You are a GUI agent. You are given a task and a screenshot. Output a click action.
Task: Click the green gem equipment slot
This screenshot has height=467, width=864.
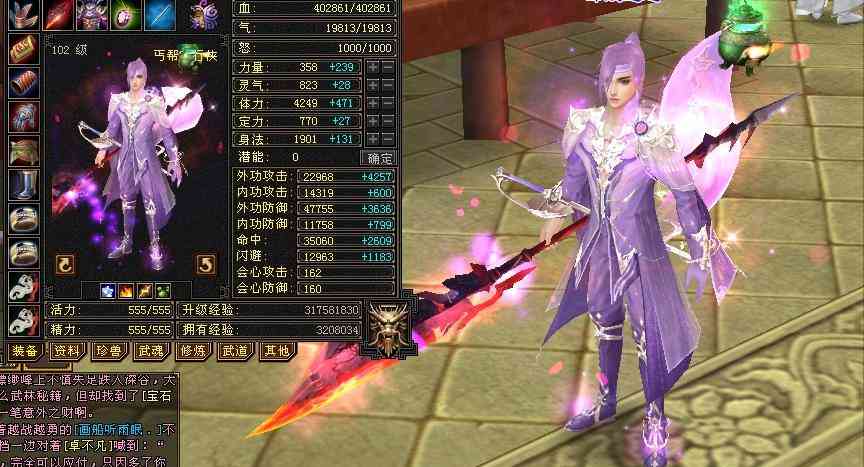pyautogui.click(x=125, y=14)
